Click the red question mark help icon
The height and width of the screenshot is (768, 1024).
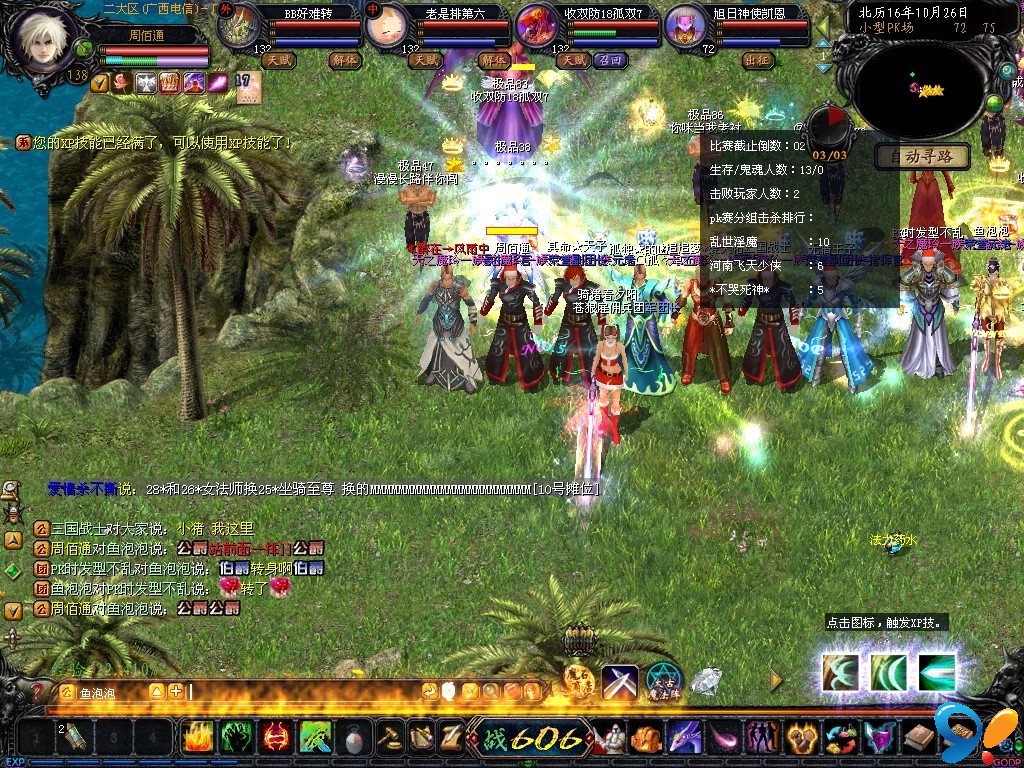pyautogui.click(x=37, y=691)
